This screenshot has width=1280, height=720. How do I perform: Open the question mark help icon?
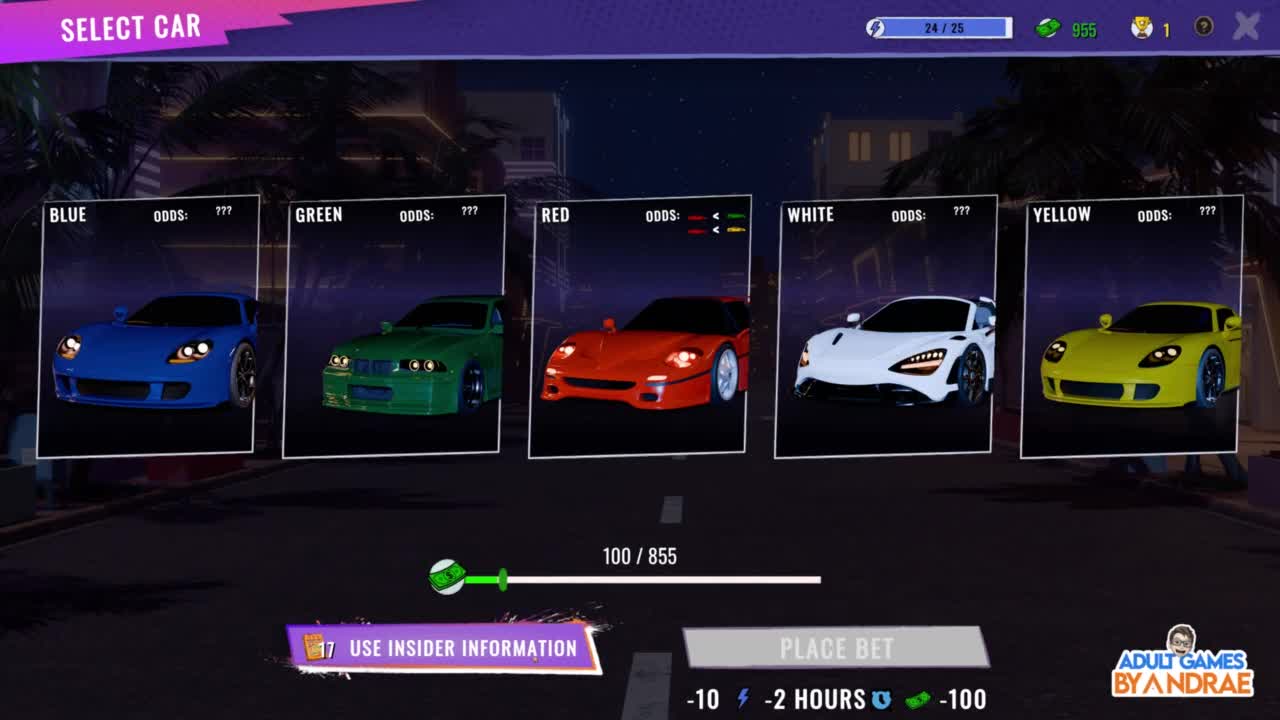[1203, 27]
